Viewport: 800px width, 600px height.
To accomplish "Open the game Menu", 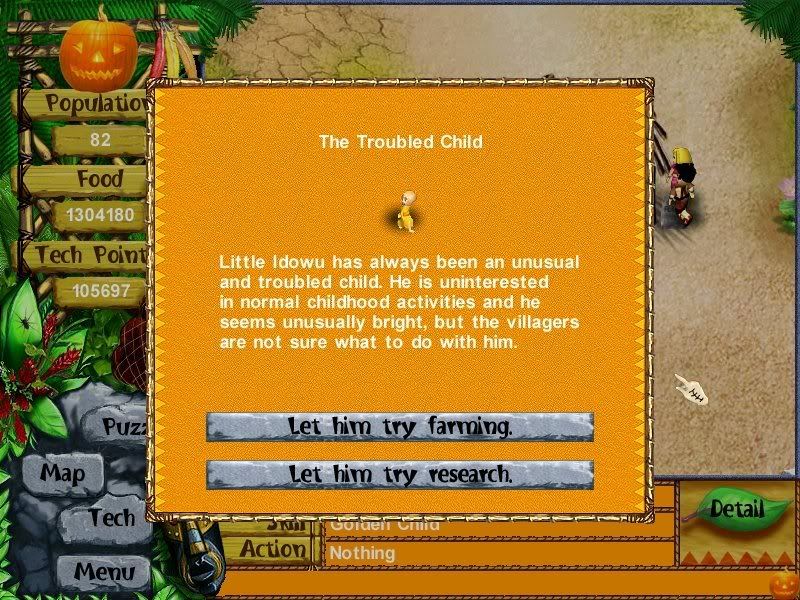I will 103,572.
